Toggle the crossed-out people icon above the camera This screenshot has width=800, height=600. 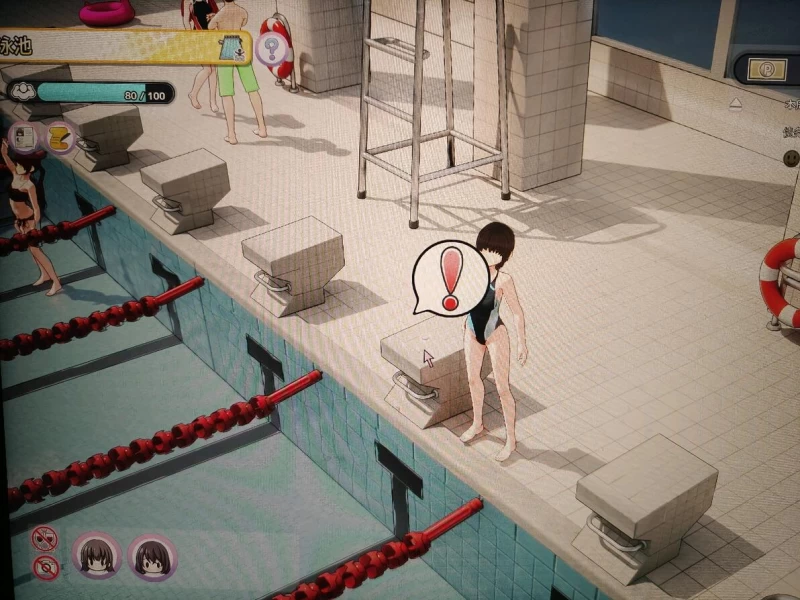click(44, 540)
